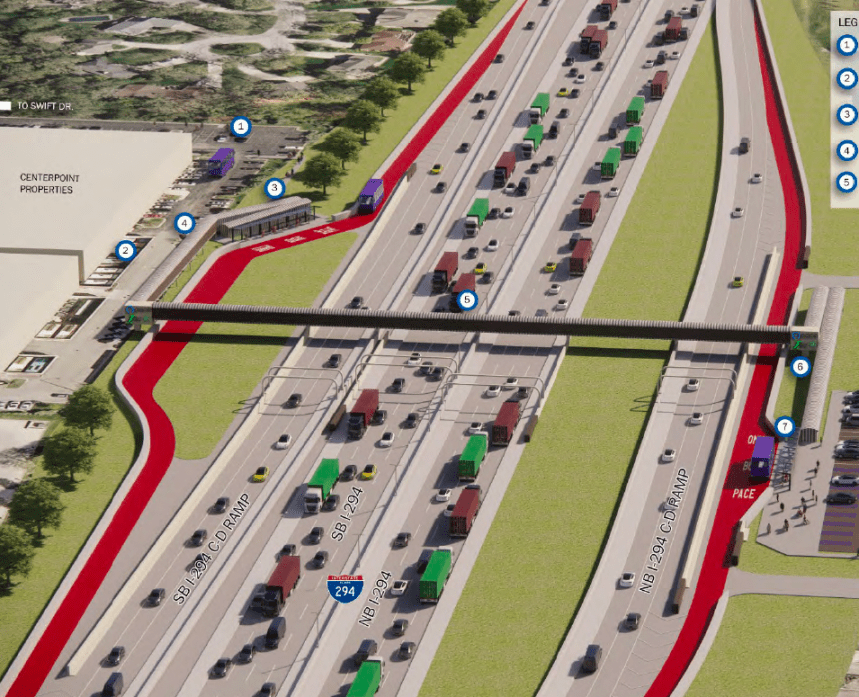Select map marker number 6

coord(800,367)
